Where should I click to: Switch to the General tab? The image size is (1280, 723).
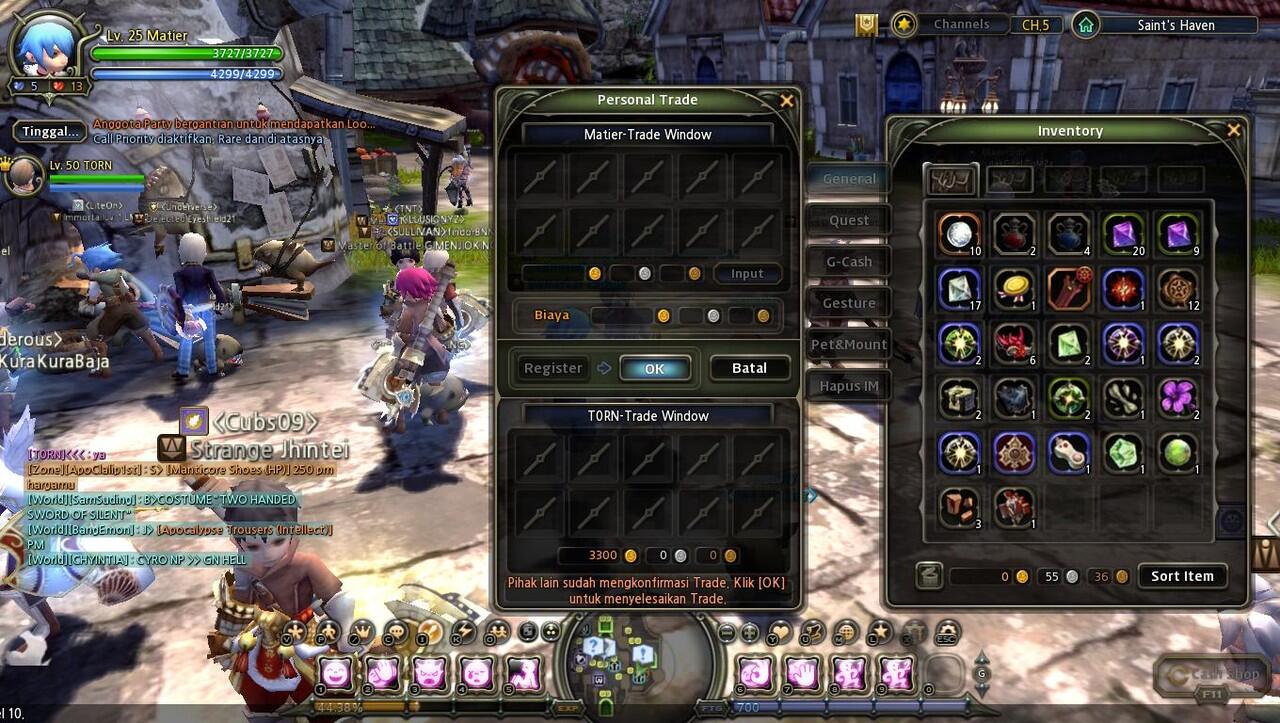point(849,179)
